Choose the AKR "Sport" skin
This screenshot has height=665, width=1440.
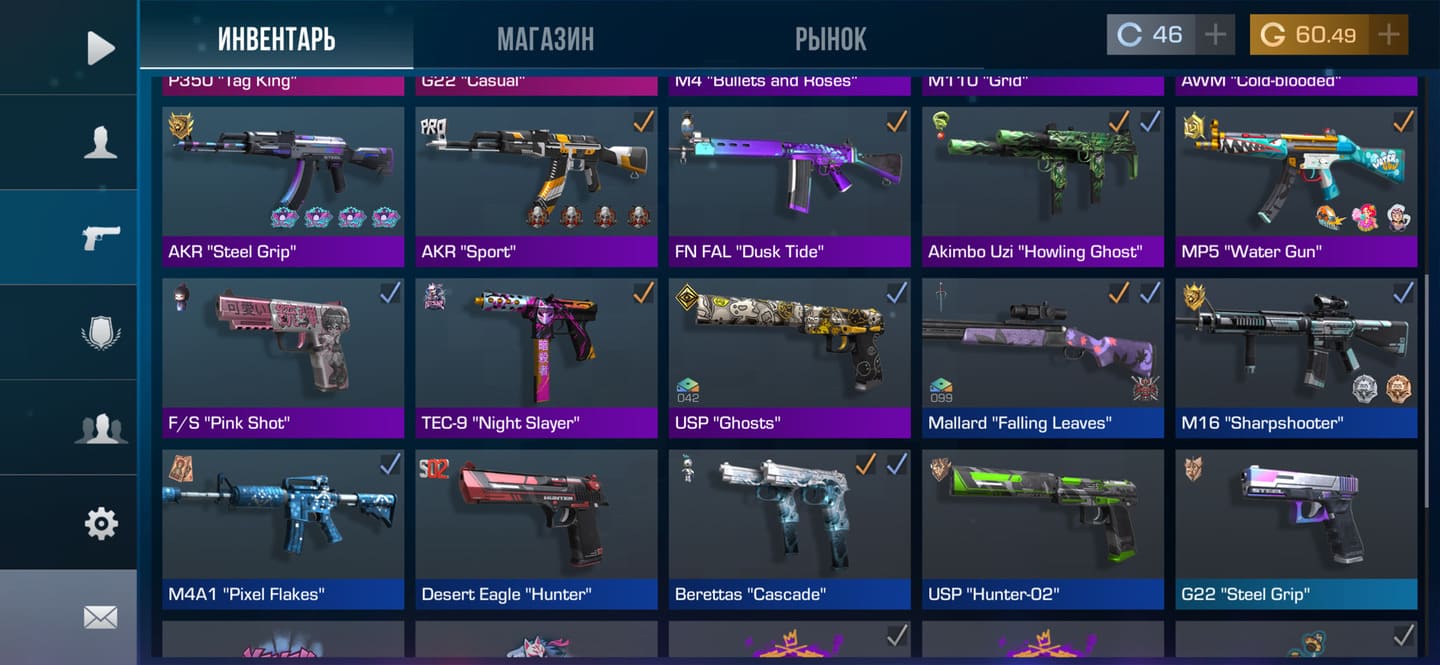point(536,185)
